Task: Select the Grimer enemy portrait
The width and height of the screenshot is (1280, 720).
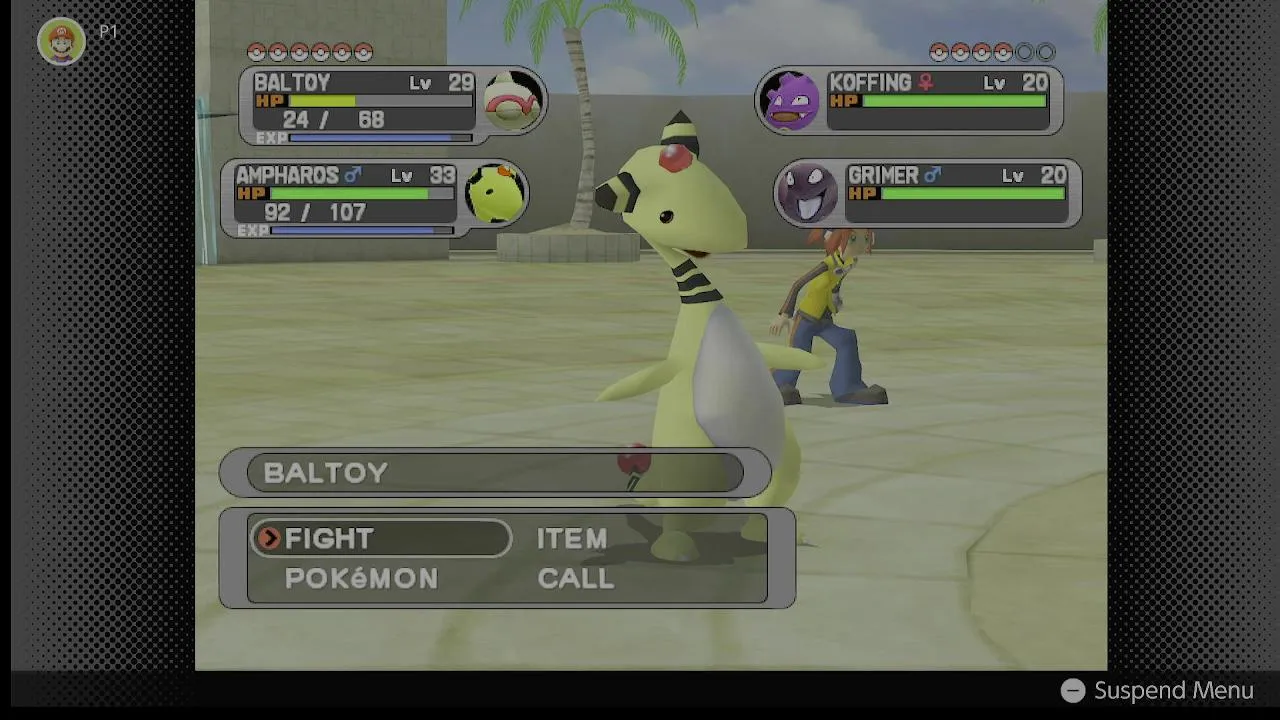Action: (x=807, y=193)
